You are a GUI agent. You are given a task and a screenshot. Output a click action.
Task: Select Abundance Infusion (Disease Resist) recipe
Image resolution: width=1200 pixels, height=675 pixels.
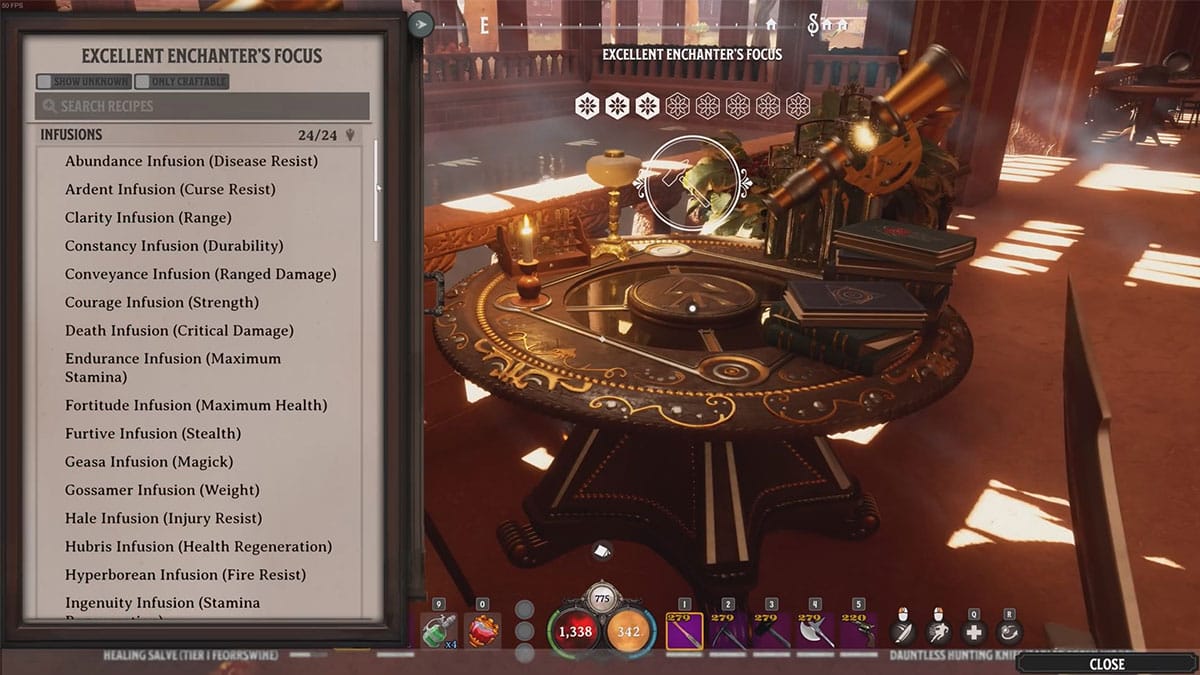click(x=191, y=161)
